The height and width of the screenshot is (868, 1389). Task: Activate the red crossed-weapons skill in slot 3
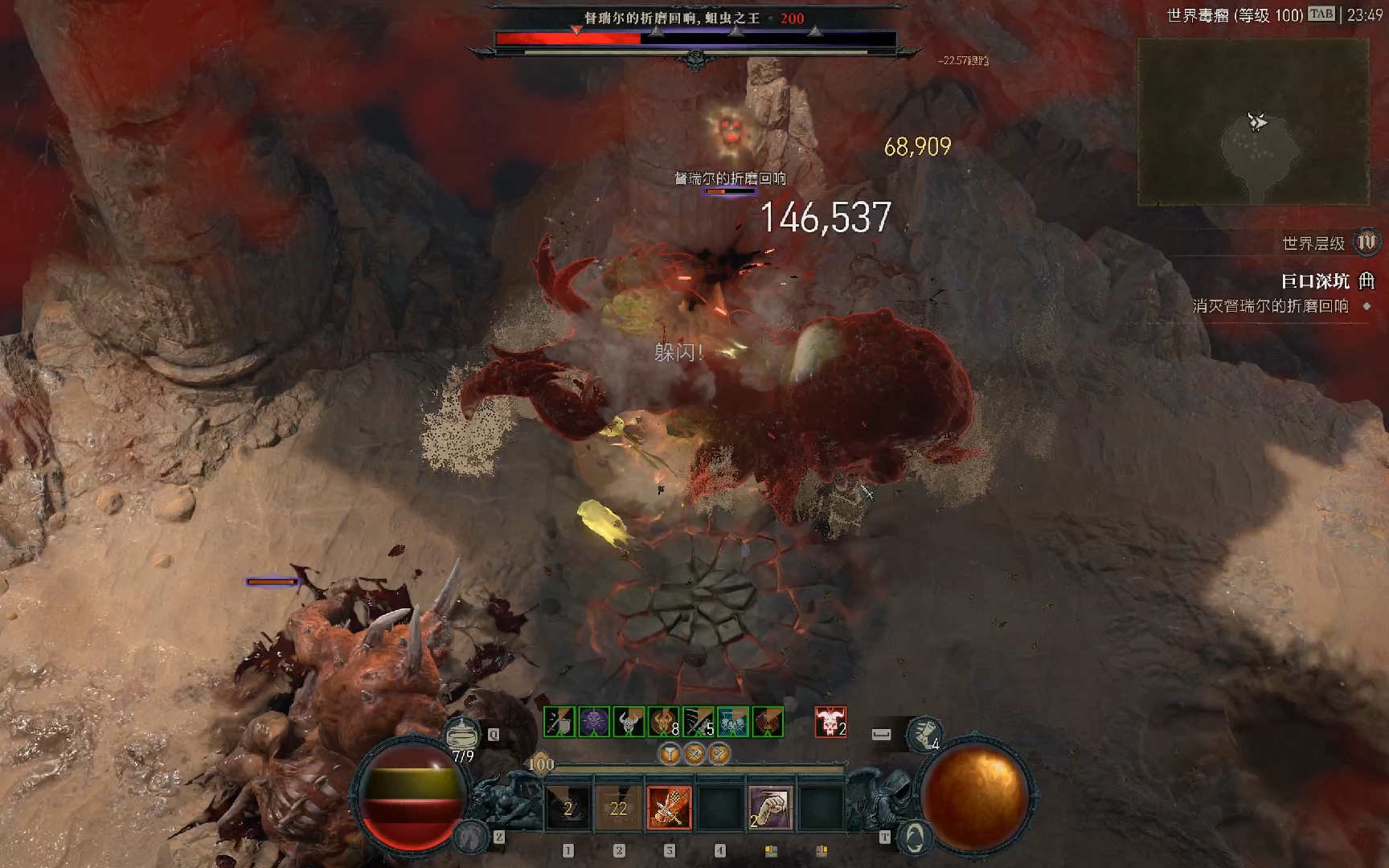669,808
